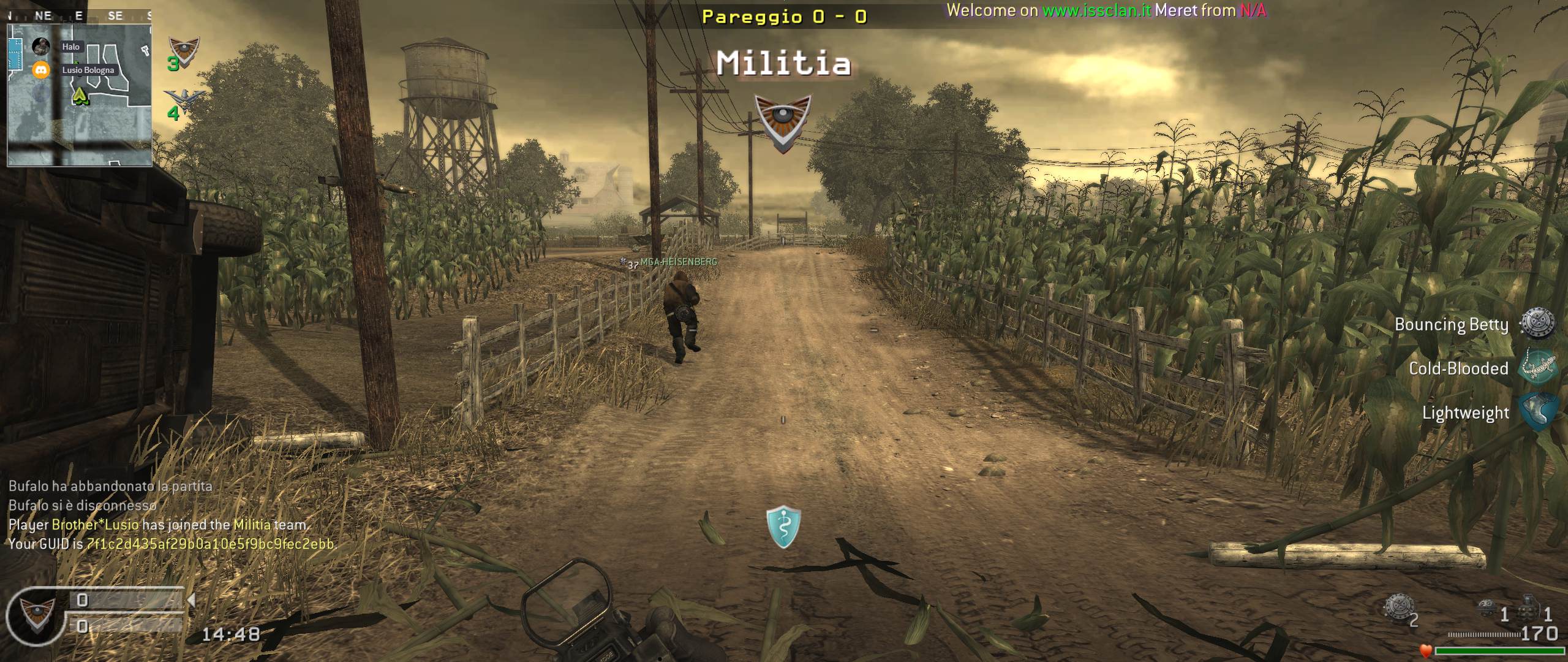Open the www.issclan.it link in the welcome banner
The image size is (1568, 662).
tap(1096, 10)
